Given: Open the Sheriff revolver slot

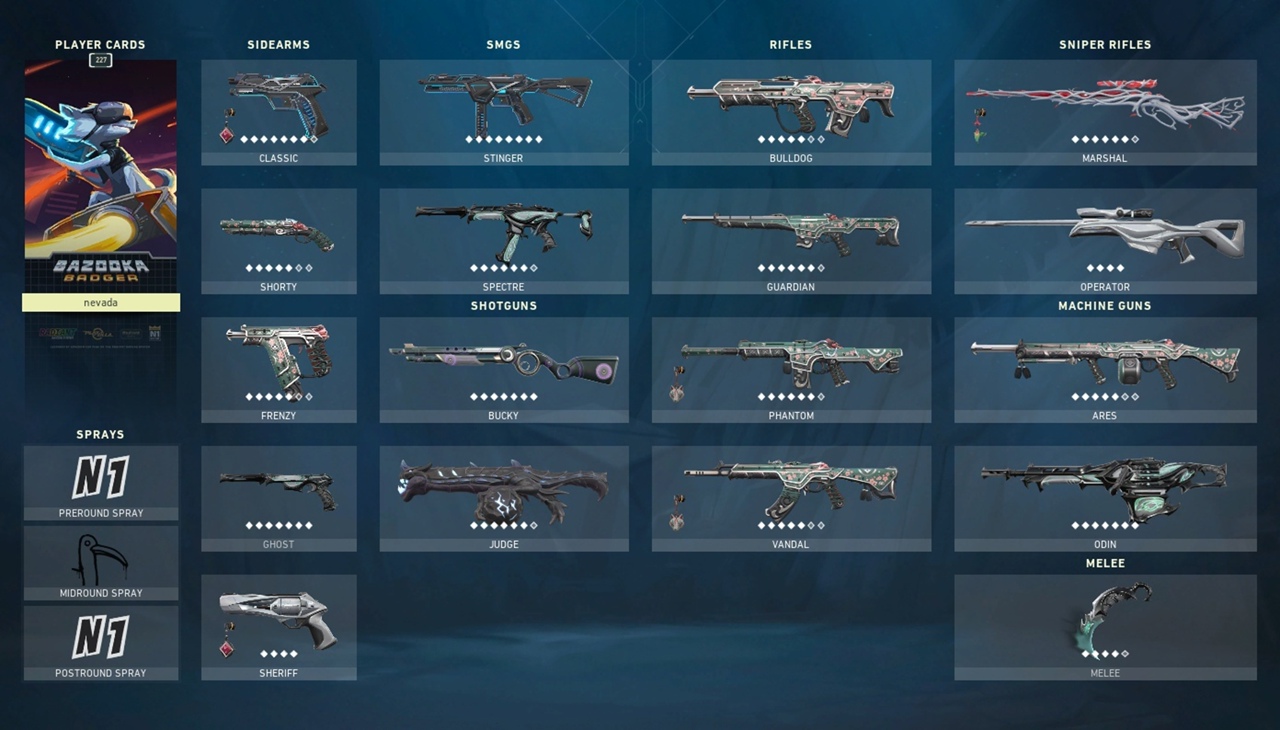Looking at the screenshot, I should click(278, 626).
